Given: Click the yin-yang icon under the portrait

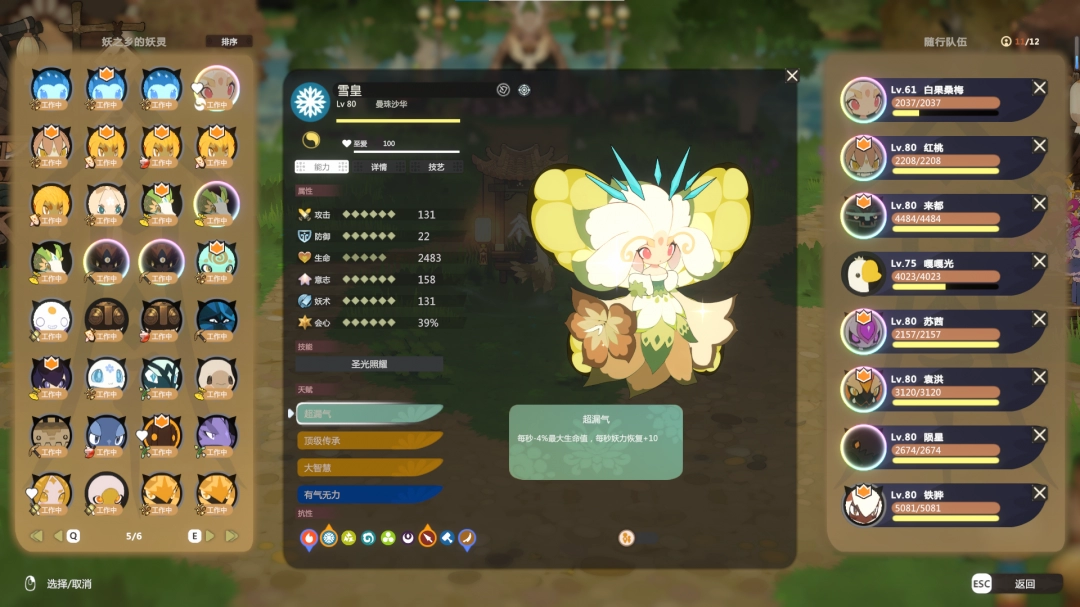Looking at the screenshot, I should tap(310, 141).
